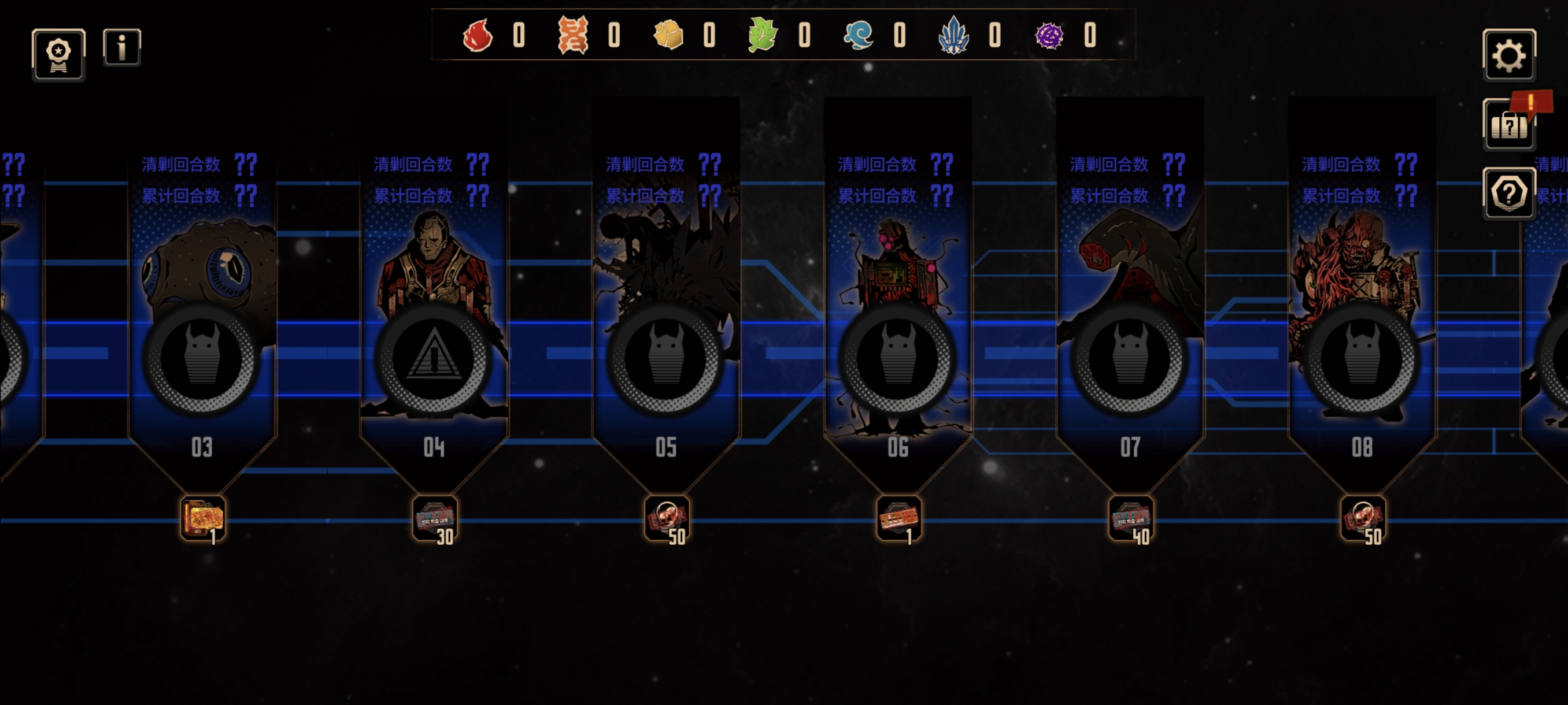
Task: View stage 03 ticket reward icon
Action: [203, 519]
